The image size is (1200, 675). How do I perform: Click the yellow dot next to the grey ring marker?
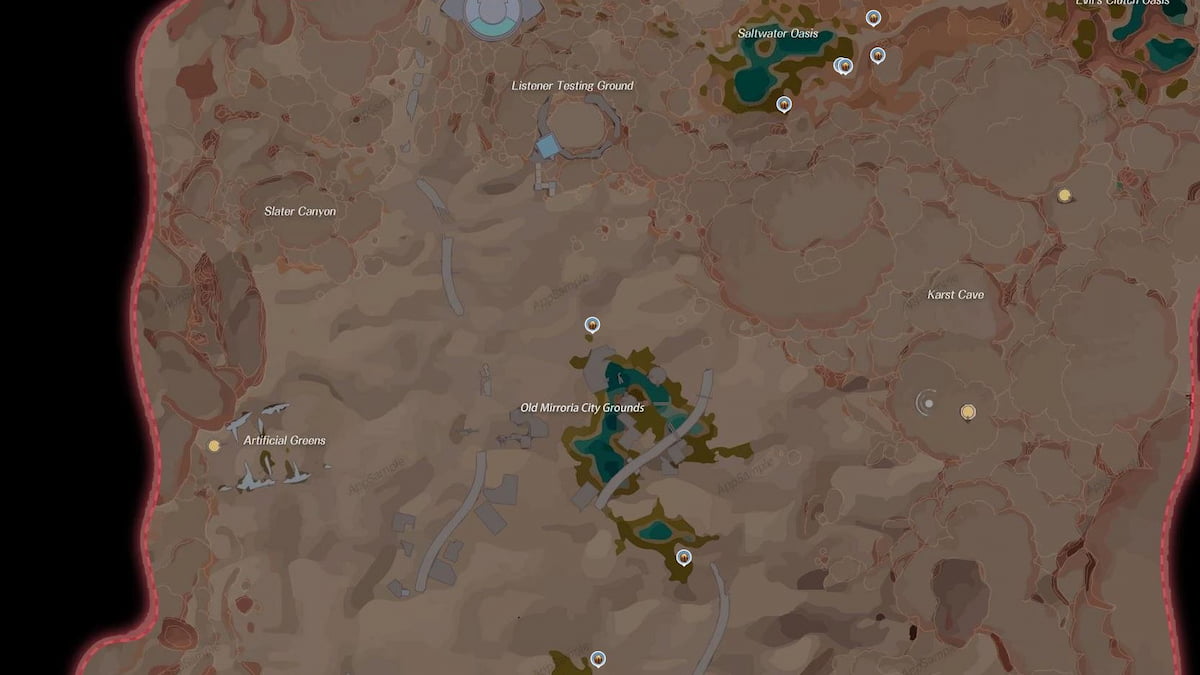pos(967,411)
